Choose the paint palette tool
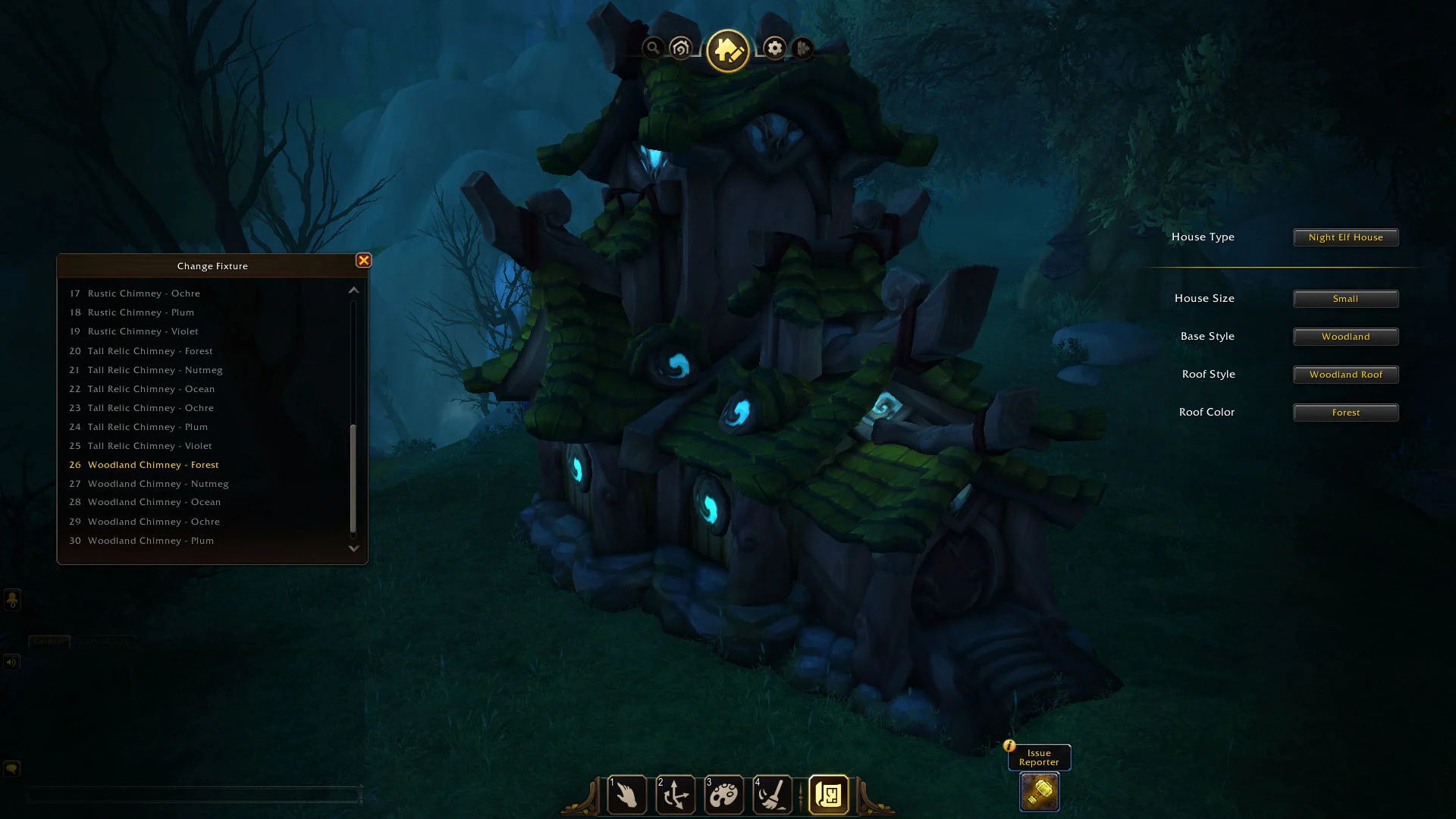Screen dimensions: 1456x819 tap(724, 795)
